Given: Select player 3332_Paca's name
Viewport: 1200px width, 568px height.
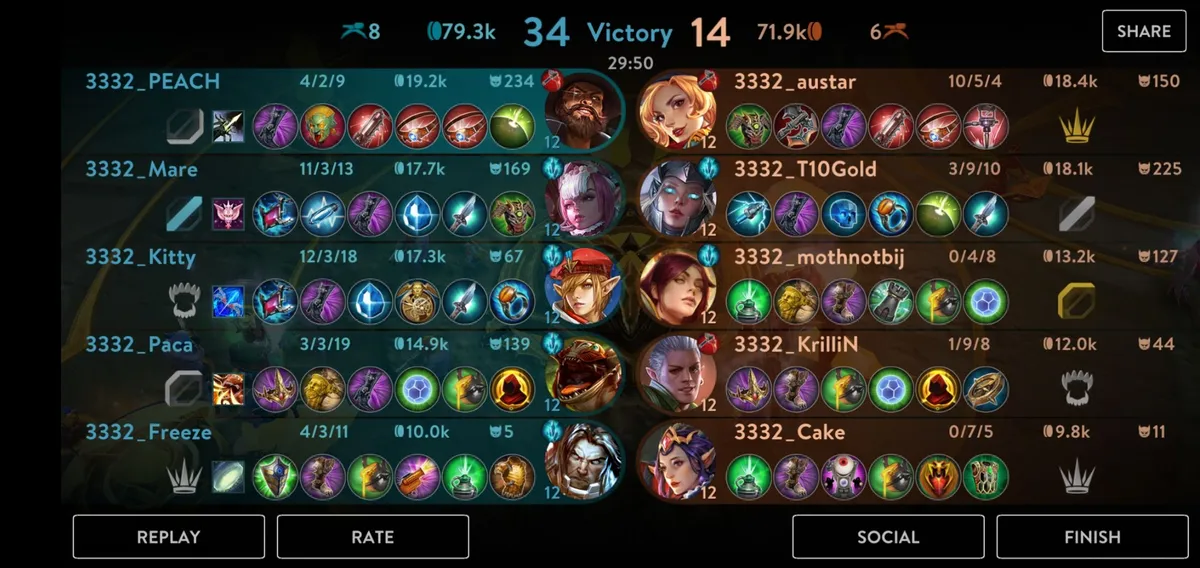Looking at the screenshot, I should (x=139, y=345).
